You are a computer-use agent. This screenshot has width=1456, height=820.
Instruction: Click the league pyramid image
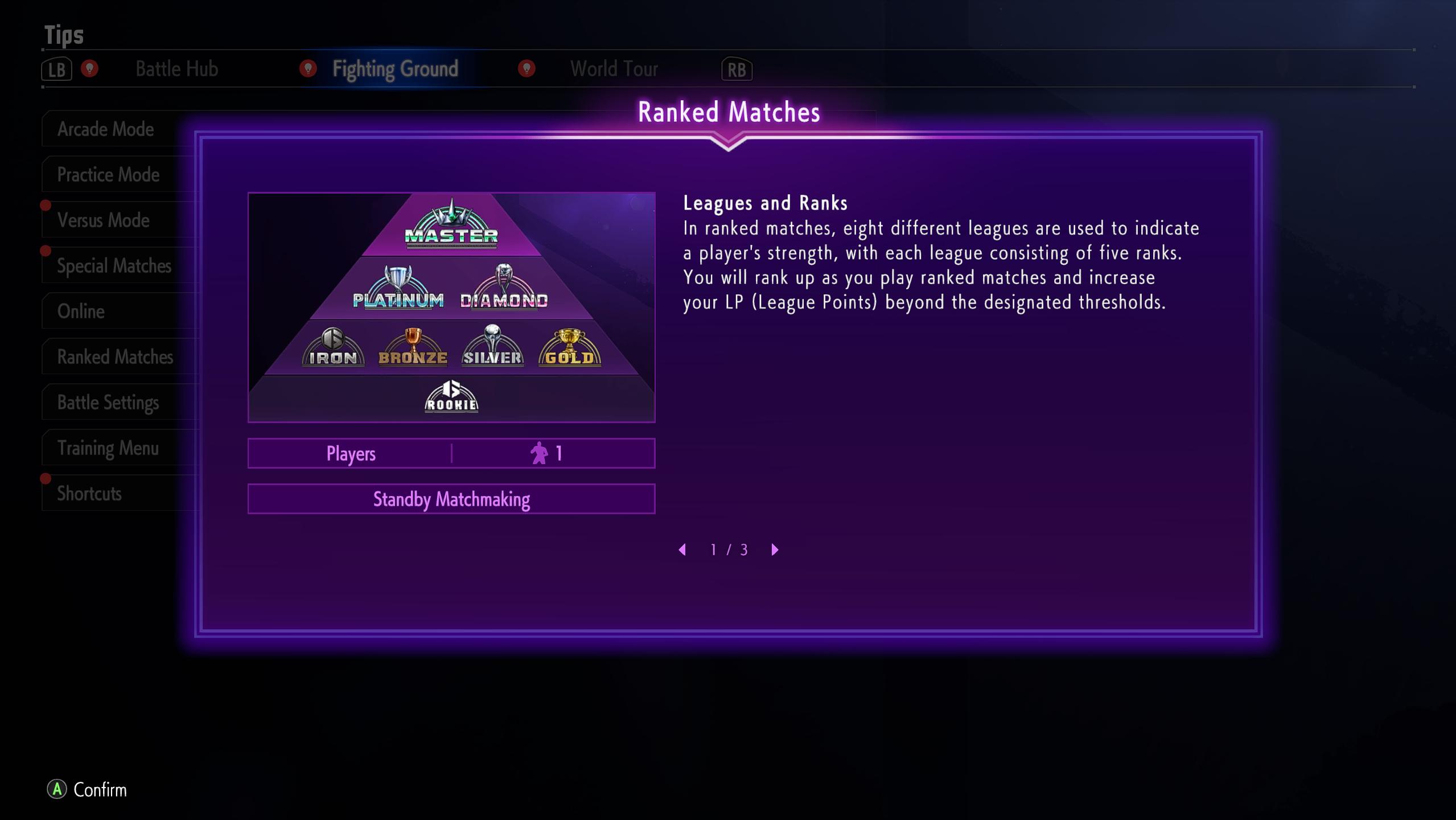coord(451,307)
